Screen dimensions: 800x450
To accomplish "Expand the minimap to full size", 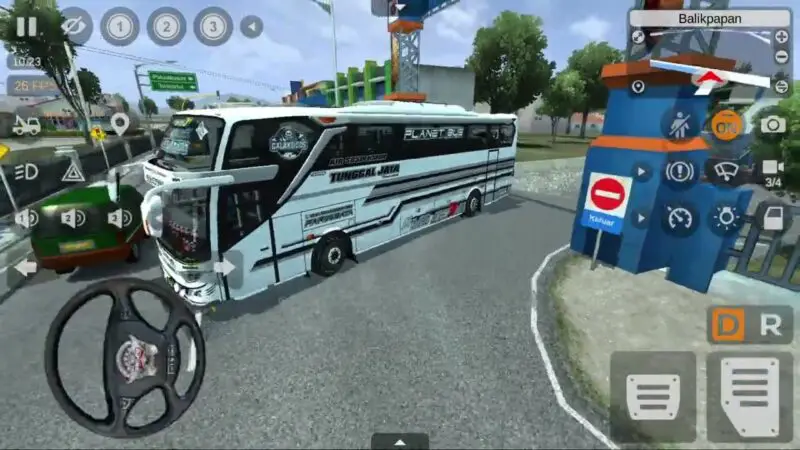I will pos(638,37).
